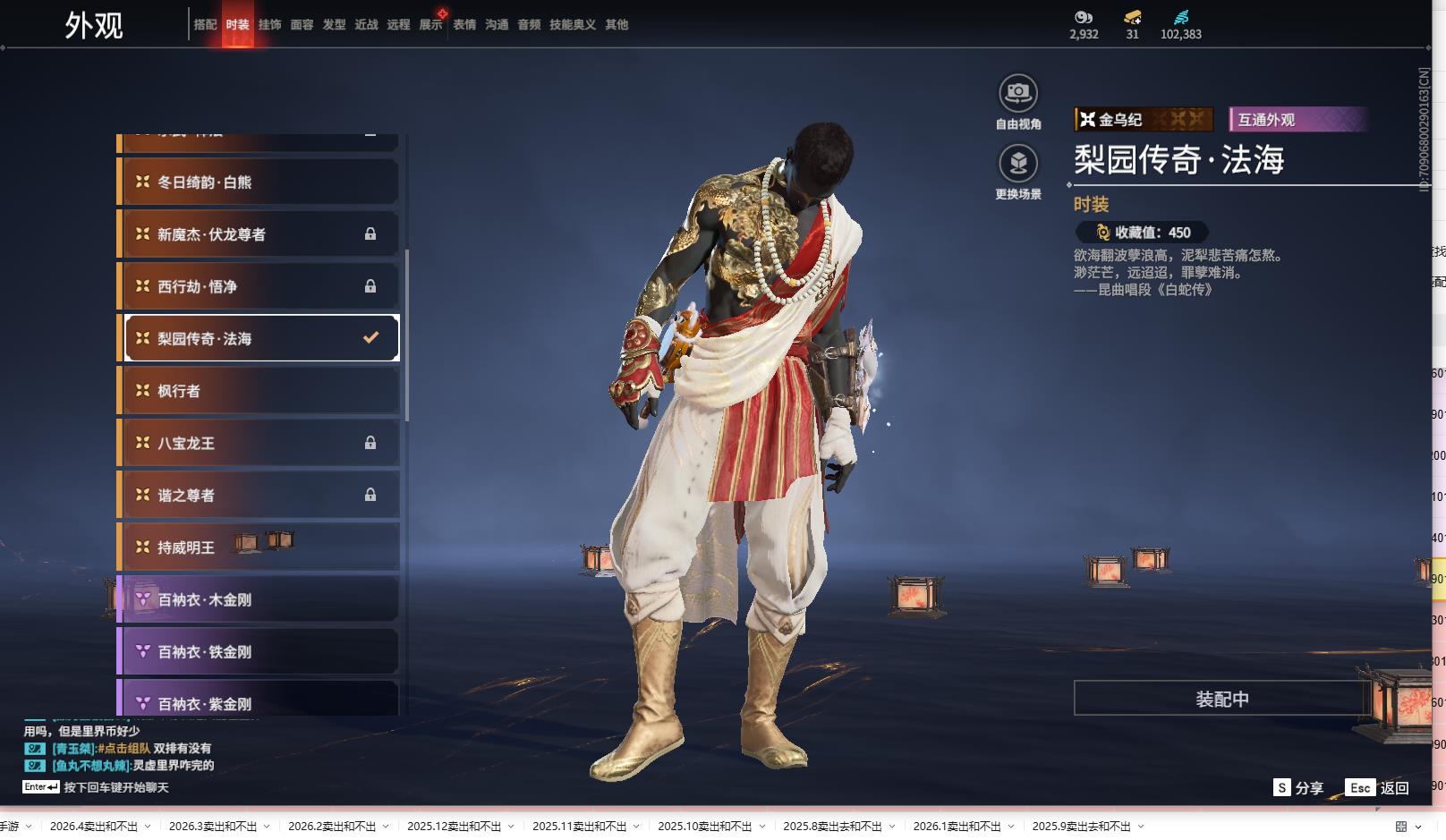Show the 技能奥义 tab
The width and height of the screenshot is (1446, 840).
572,24
